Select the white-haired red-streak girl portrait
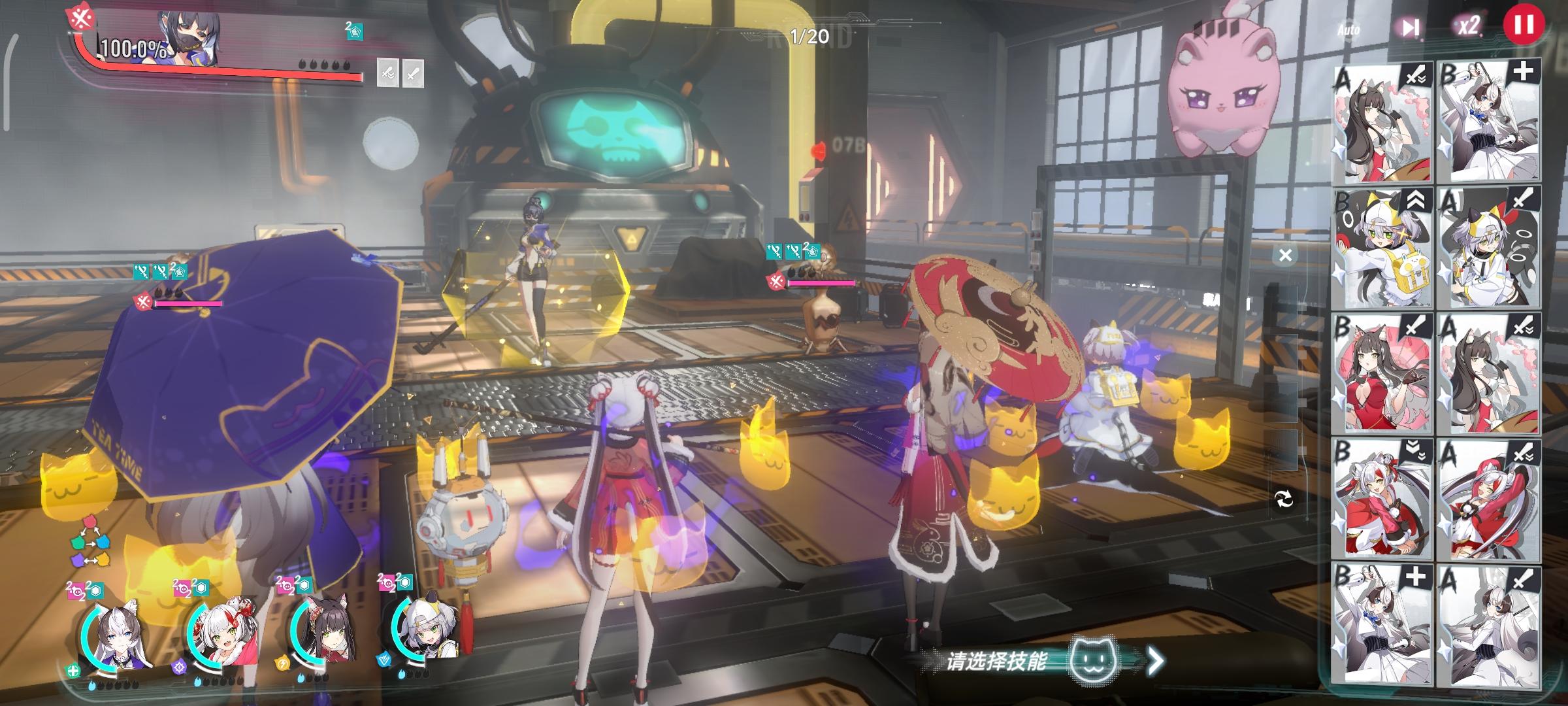 (x=220, y=632)
